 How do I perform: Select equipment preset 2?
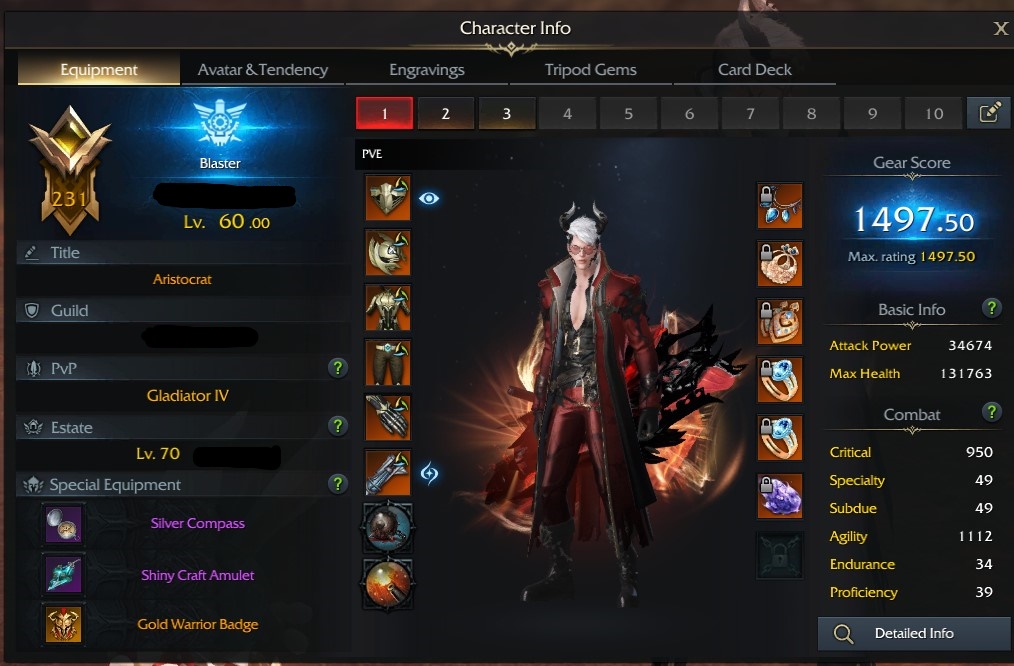pos(445,114)
